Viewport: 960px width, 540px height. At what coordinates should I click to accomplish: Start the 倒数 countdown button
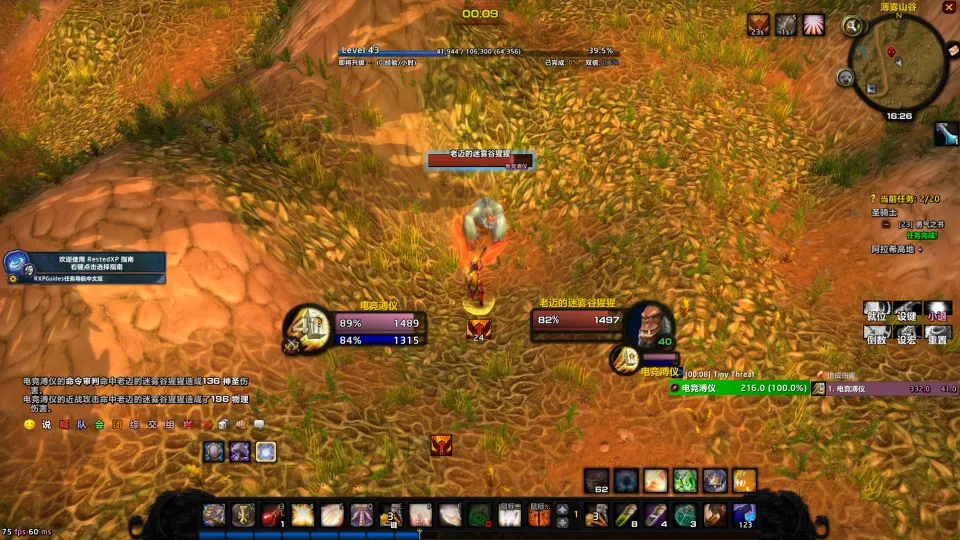click(x=877, y=338)
